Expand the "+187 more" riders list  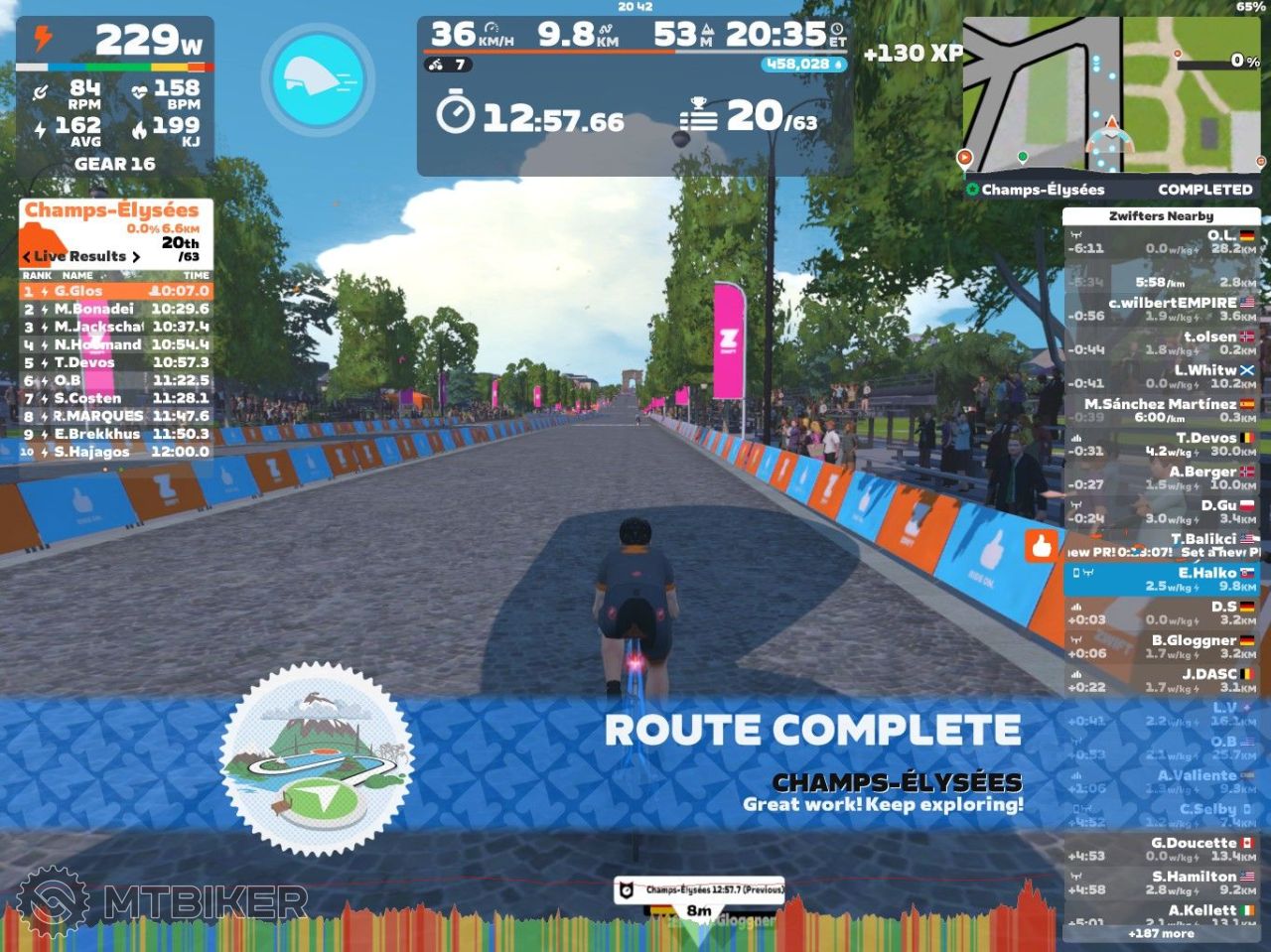point(1161,934)
